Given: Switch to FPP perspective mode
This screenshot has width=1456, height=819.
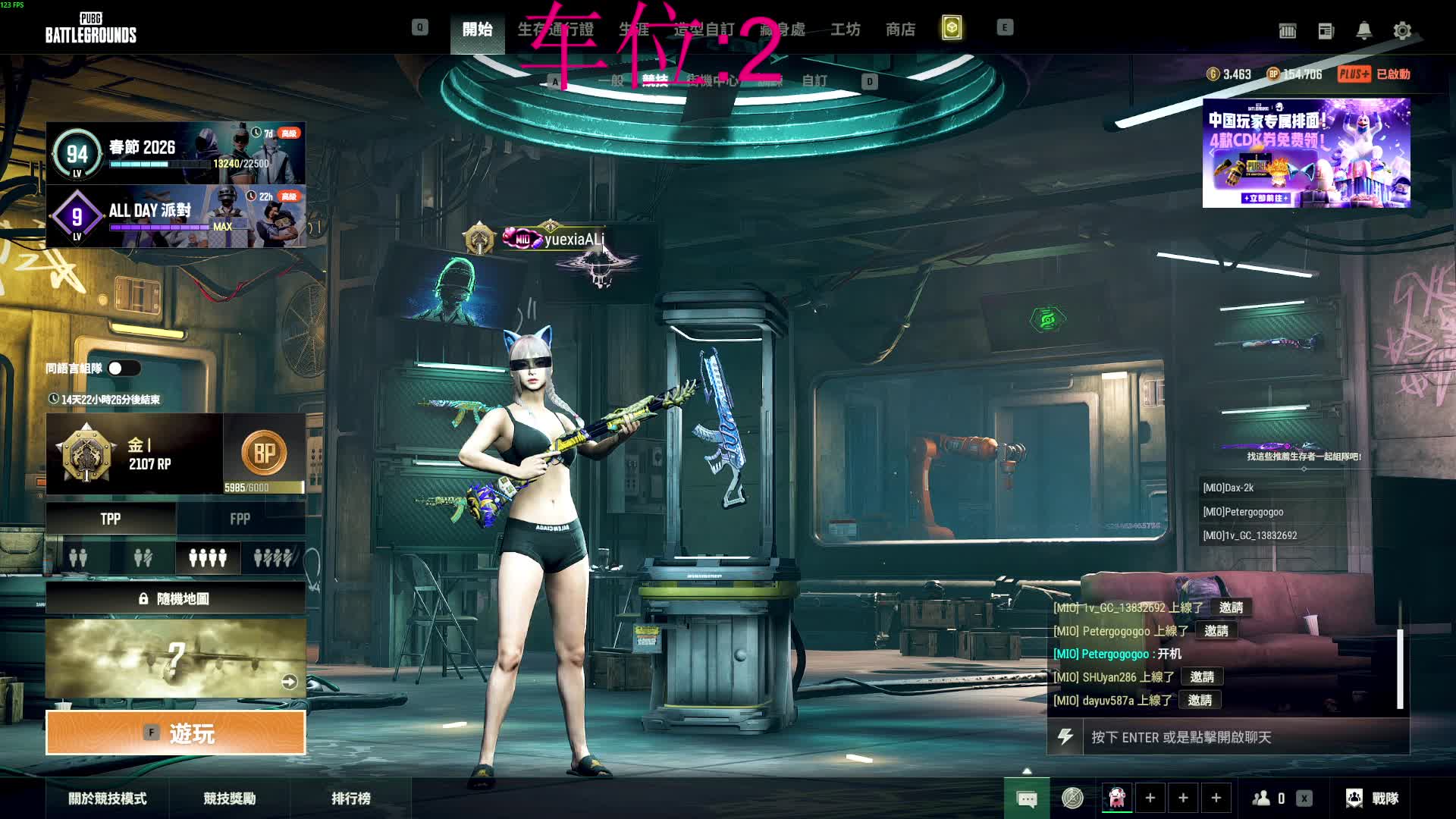Looking at the screenshot, I should tap(240, 519).
